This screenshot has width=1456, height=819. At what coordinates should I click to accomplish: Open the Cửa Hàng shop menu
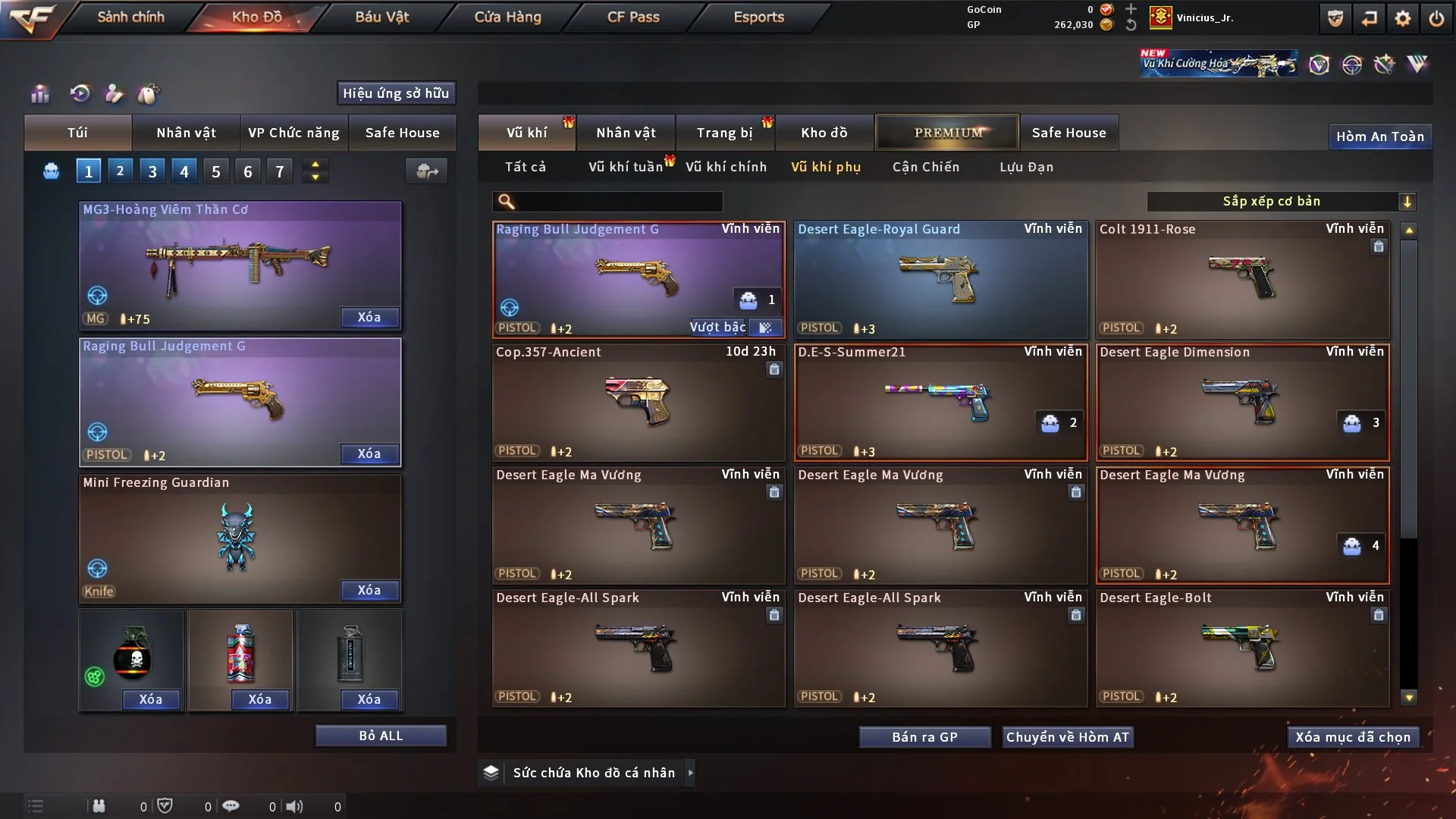507,17
